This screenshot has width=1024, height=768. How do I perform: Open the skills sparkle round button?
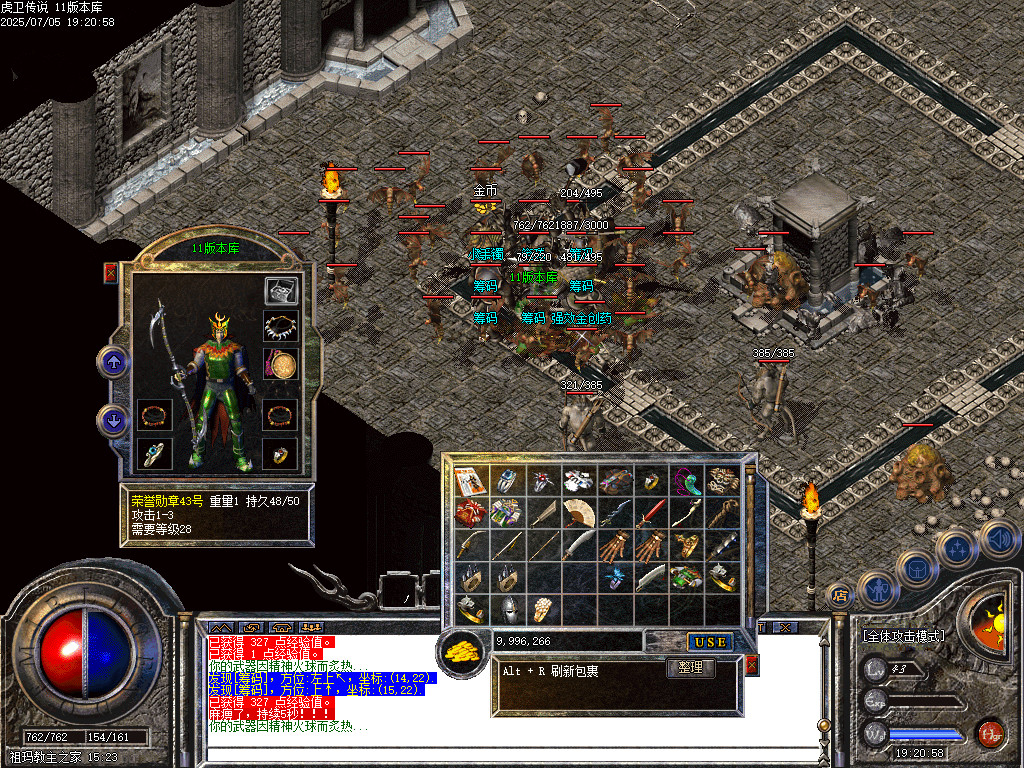tap(956, 549)
